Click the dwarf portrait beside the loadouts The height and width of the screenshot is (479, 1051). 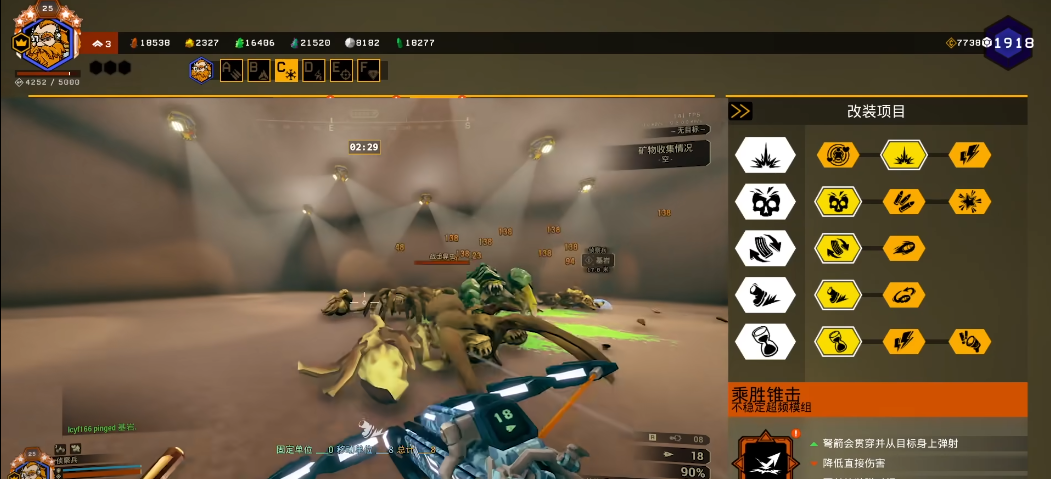tap(201, 70)
